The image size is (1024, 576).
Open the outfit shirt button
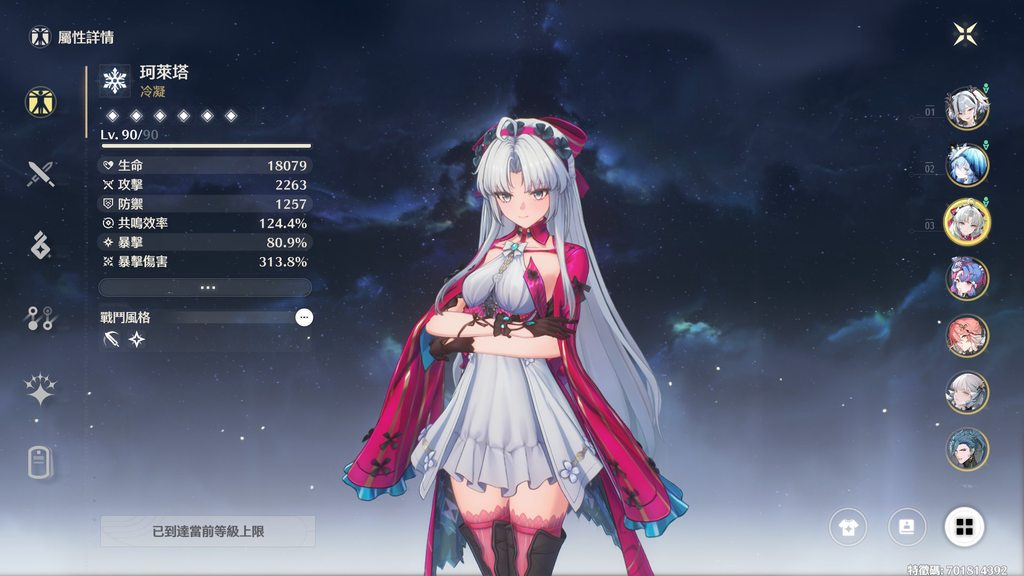click(x=848, y=527)
